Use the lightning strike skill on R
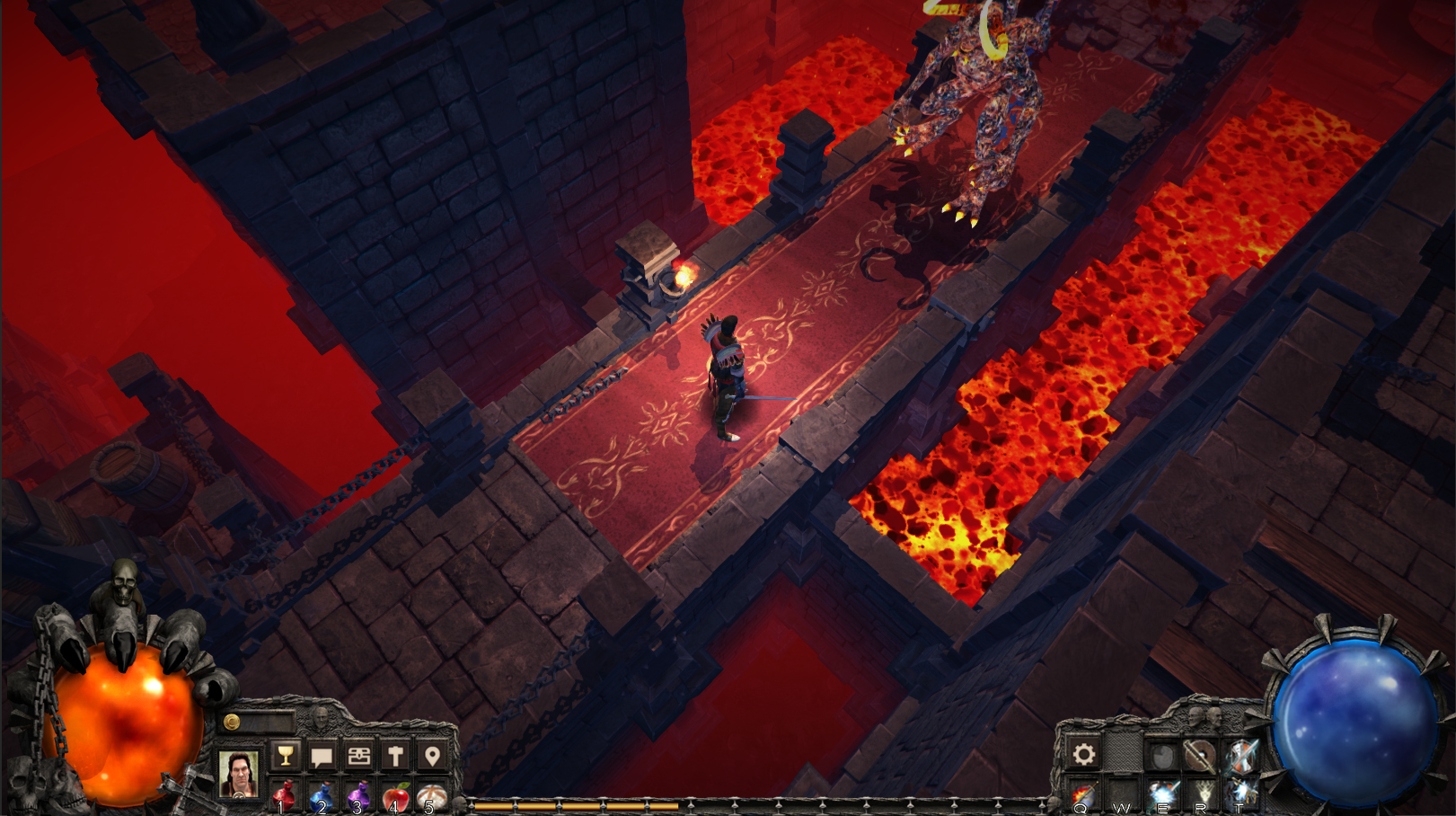This screenshot has width=1456, height=816. (1202, 793)
